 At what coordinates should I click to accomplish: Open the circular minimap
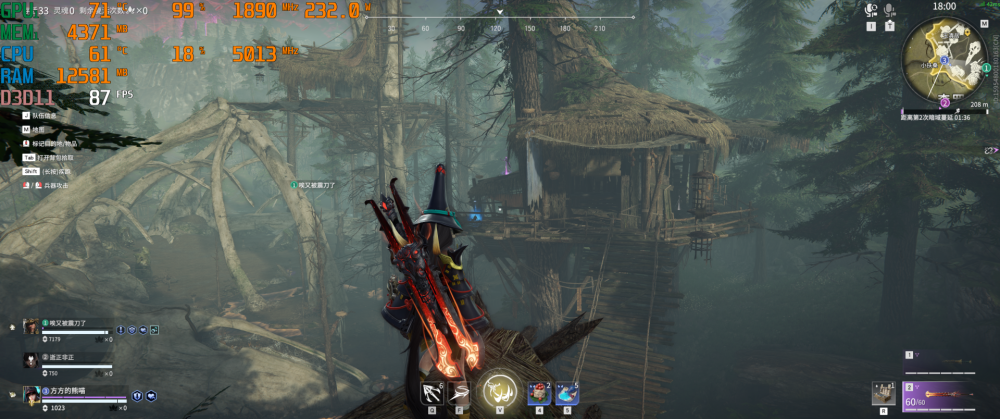[x=945, y=58]
